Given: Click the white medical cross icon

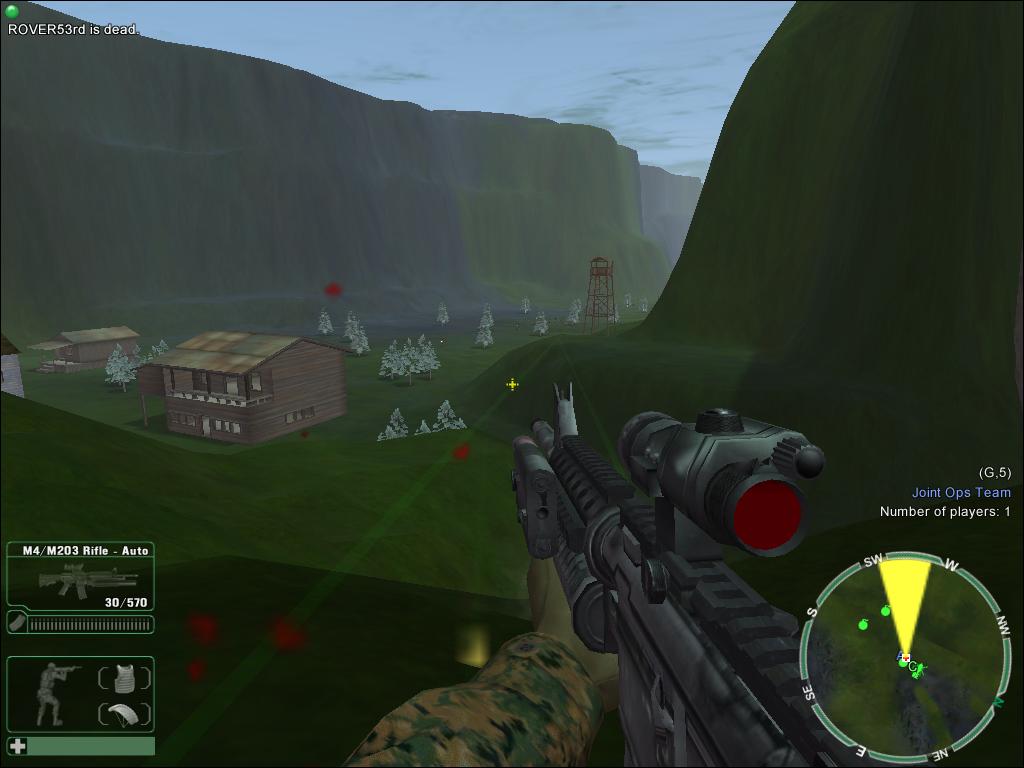Looking at the screenshot, I should [x=18, y=746].
